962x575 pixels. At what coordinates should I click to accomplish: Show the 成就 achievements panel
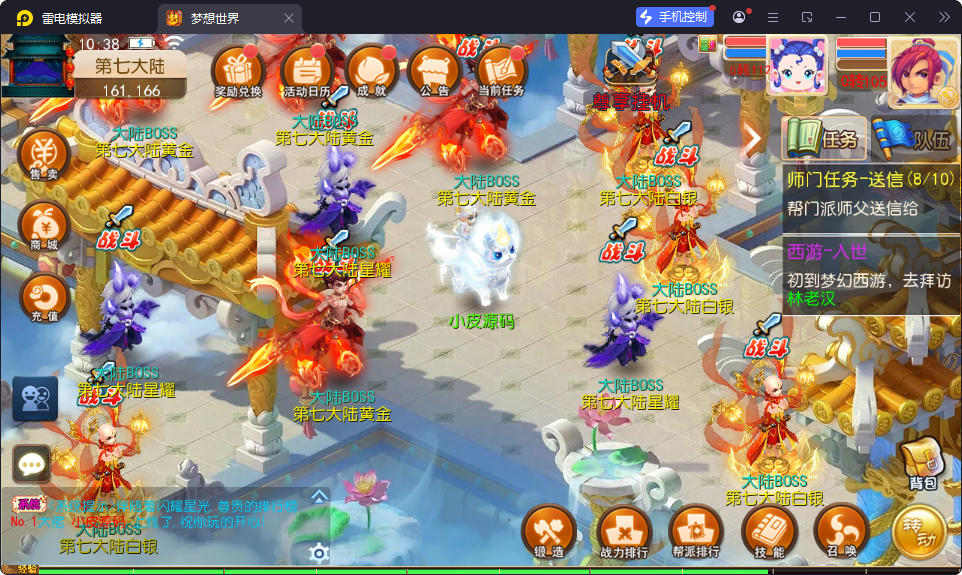[371, 70]
